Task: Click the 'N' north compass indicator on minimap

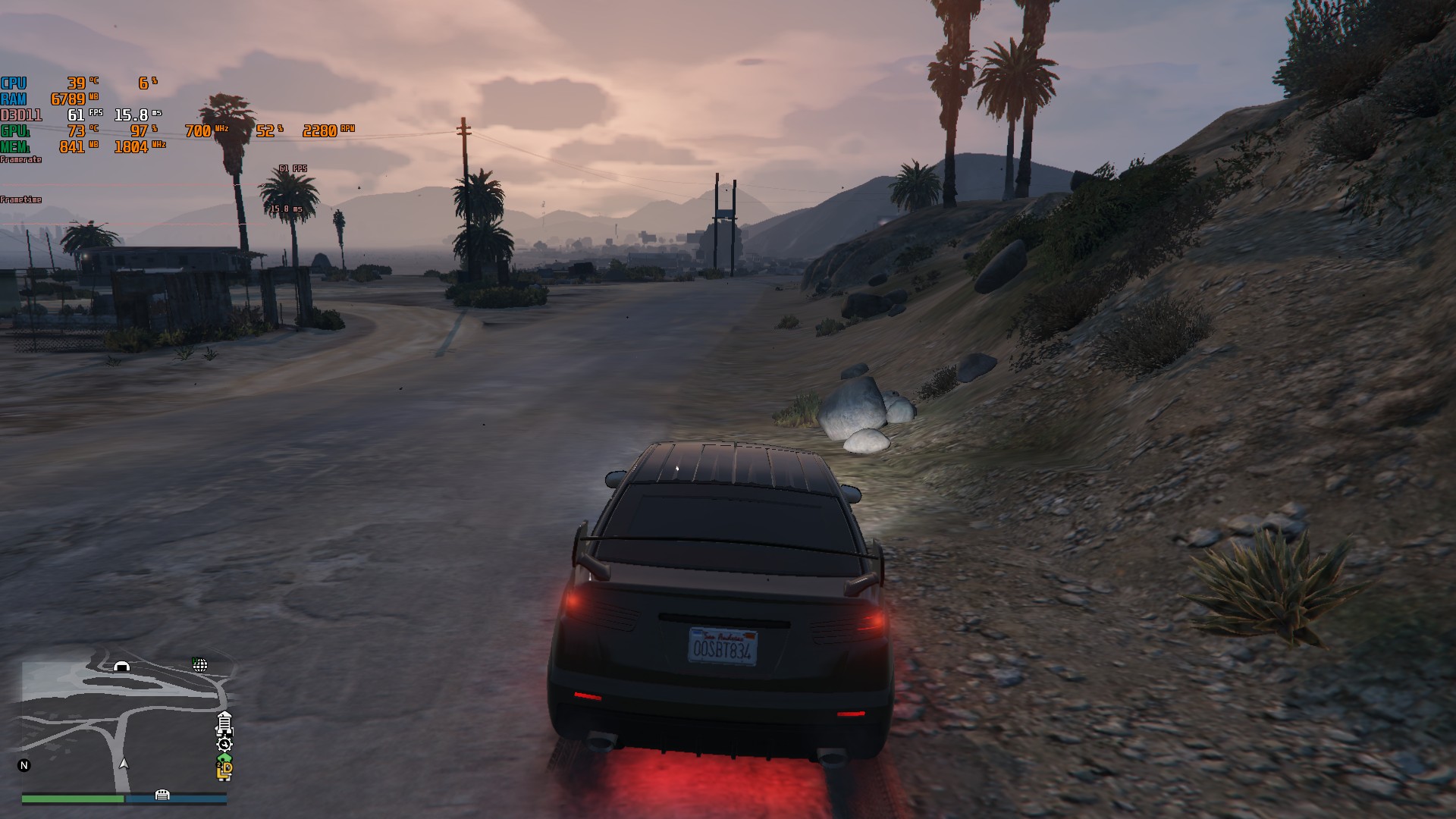Action: pyautogui.click(x=24, y=765)
